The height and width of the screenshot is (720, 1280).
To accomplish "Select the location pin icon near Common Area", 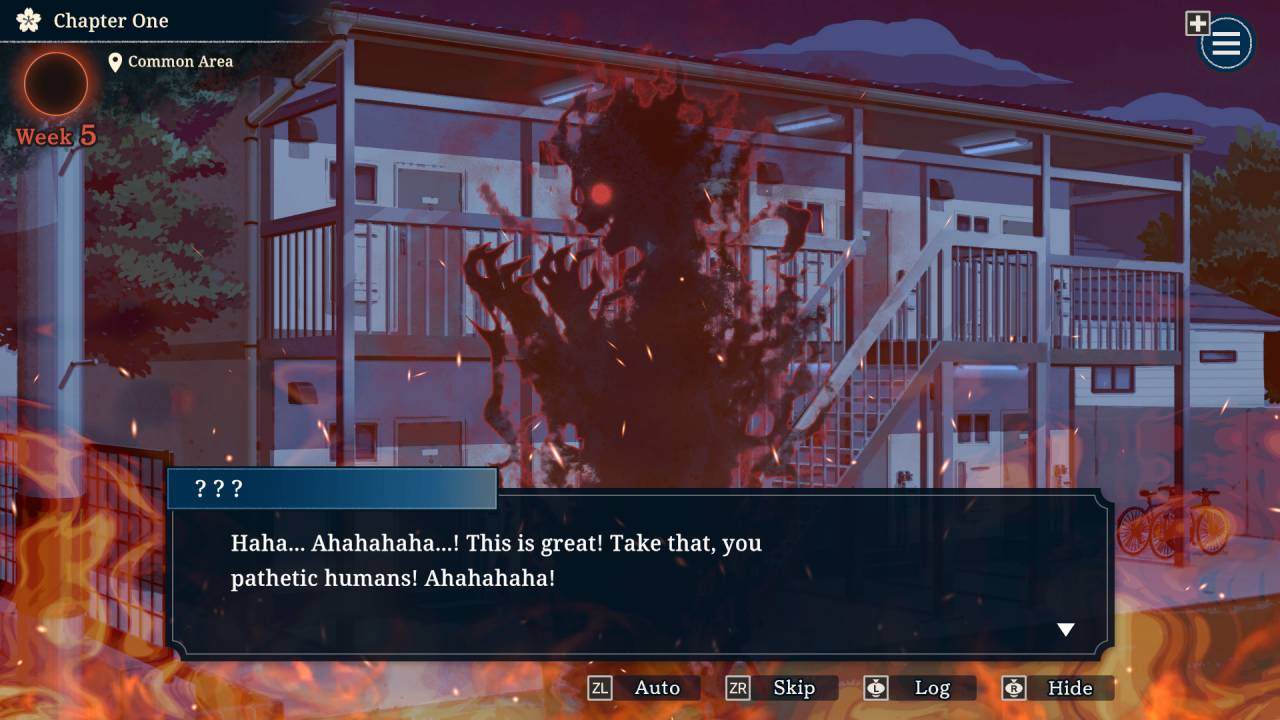I will pyautogui.click(x=117, y=61).
